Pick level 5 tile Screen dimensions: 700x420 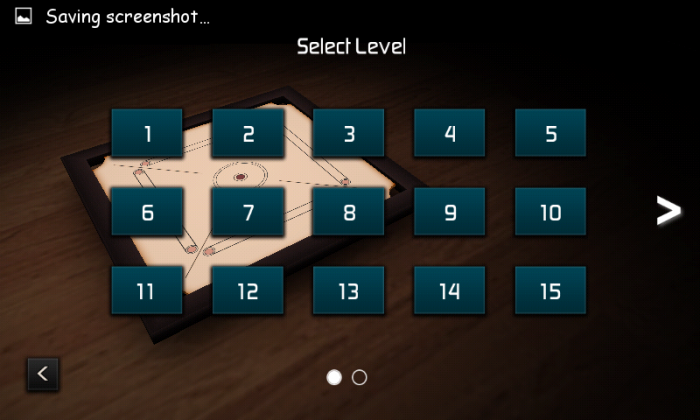(551, 133)
